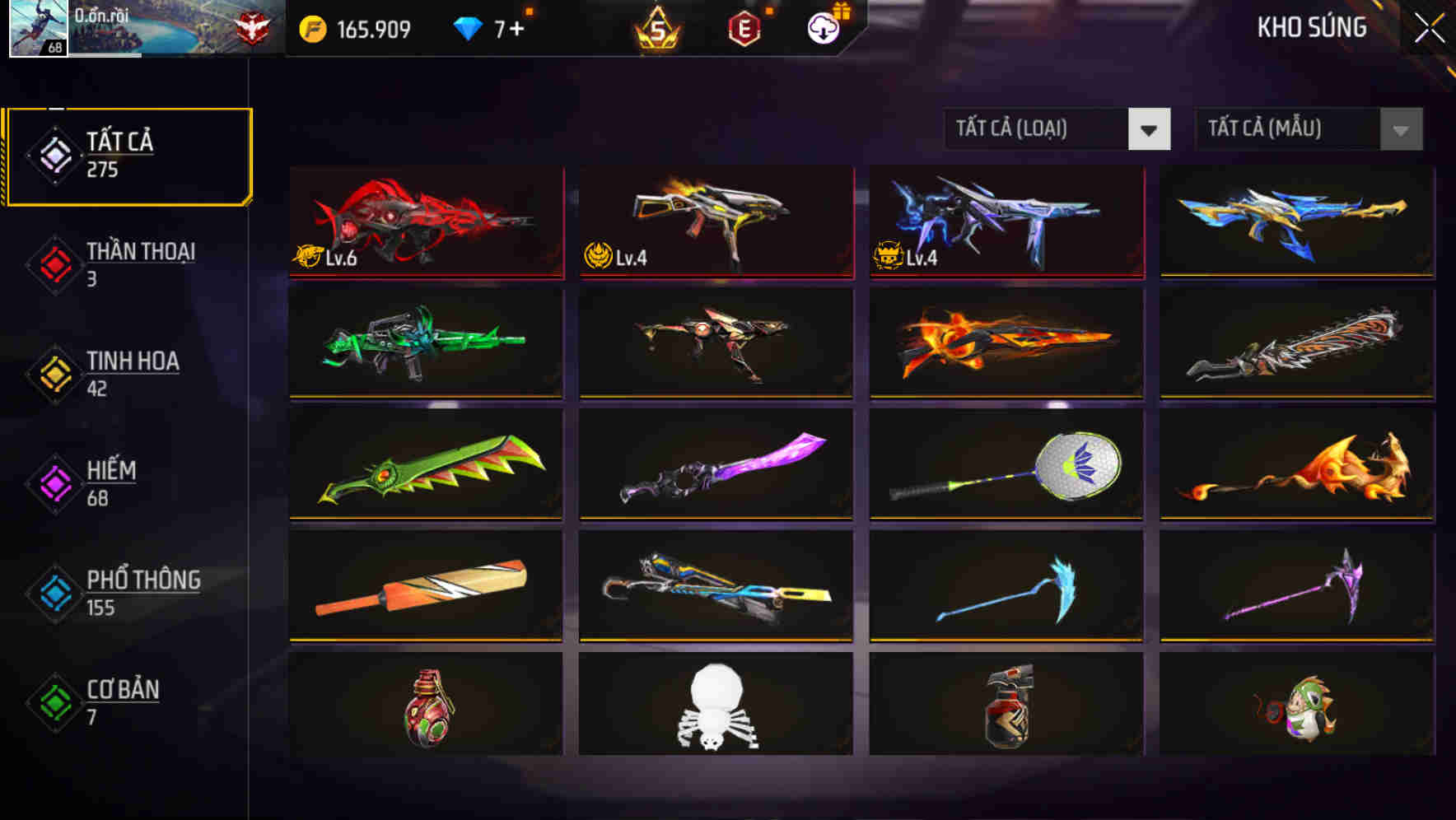Click the cloud download gift icon
This screenshot has height=820, width=1456.
coord(821,27)
